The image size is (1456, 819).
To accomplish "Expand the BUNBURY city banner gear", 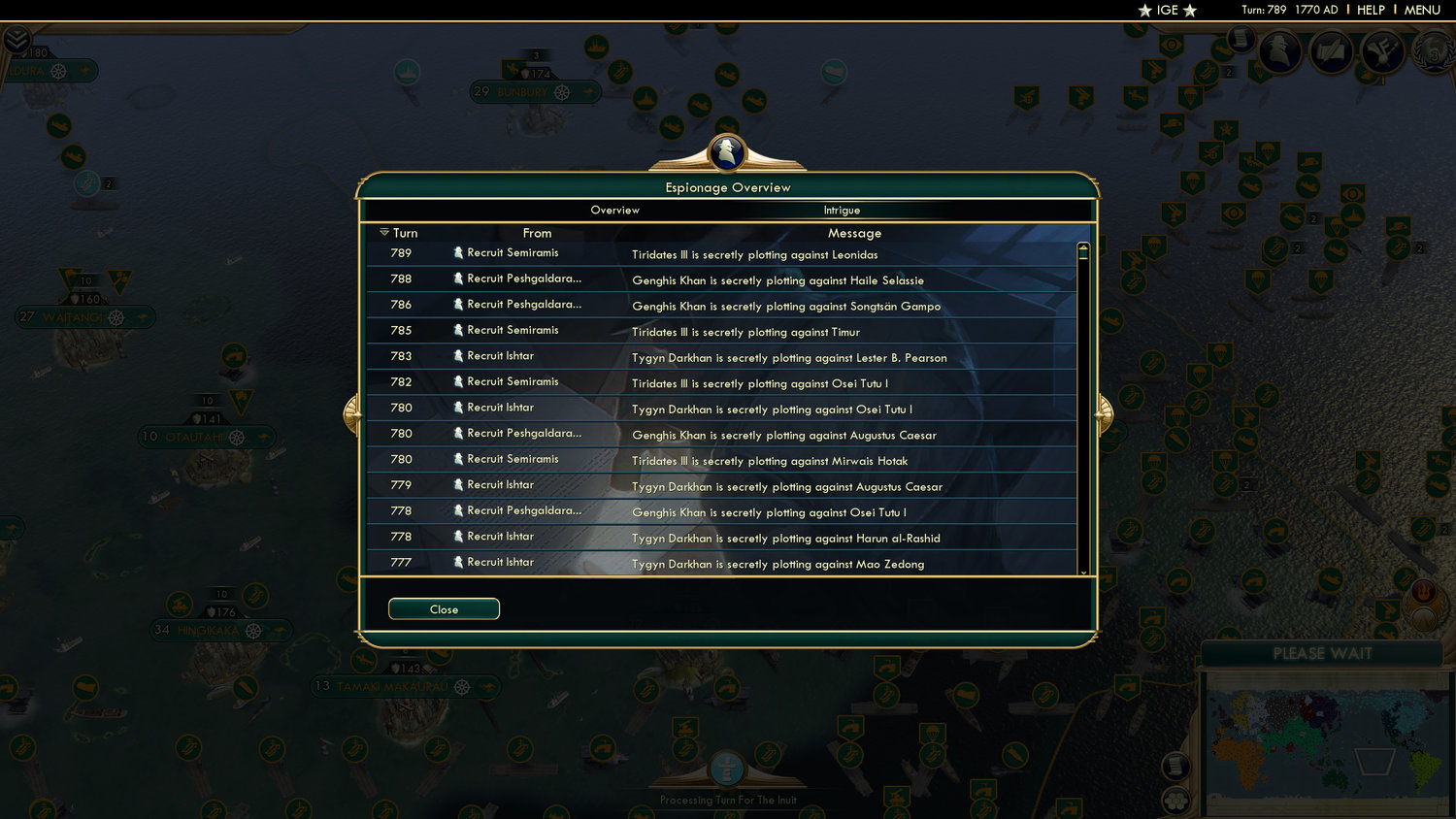I will [x=563, y=91].
